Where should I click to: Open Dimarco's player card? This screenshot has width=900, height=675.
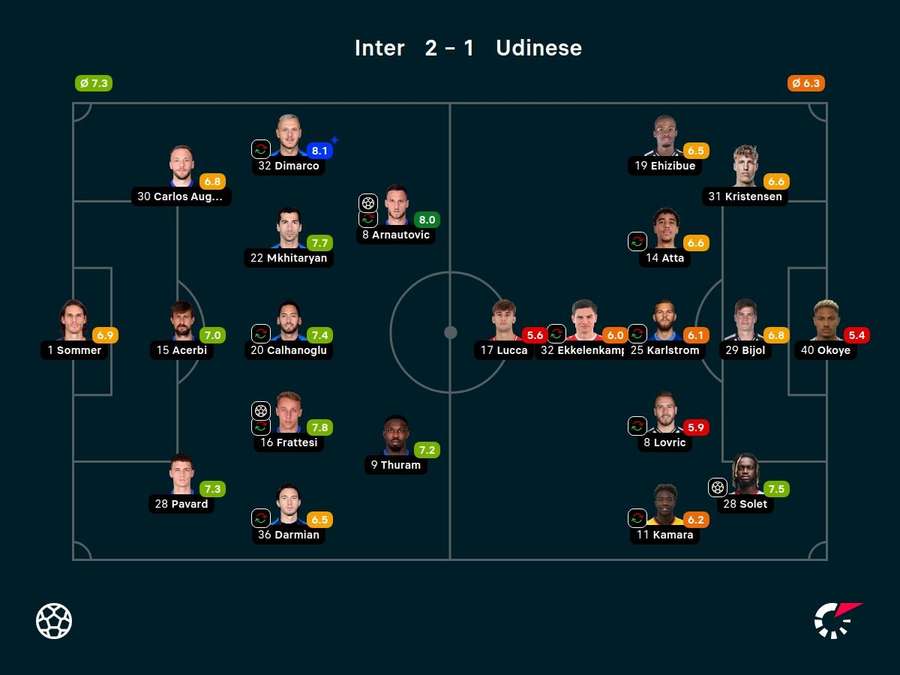pos(288,136)
